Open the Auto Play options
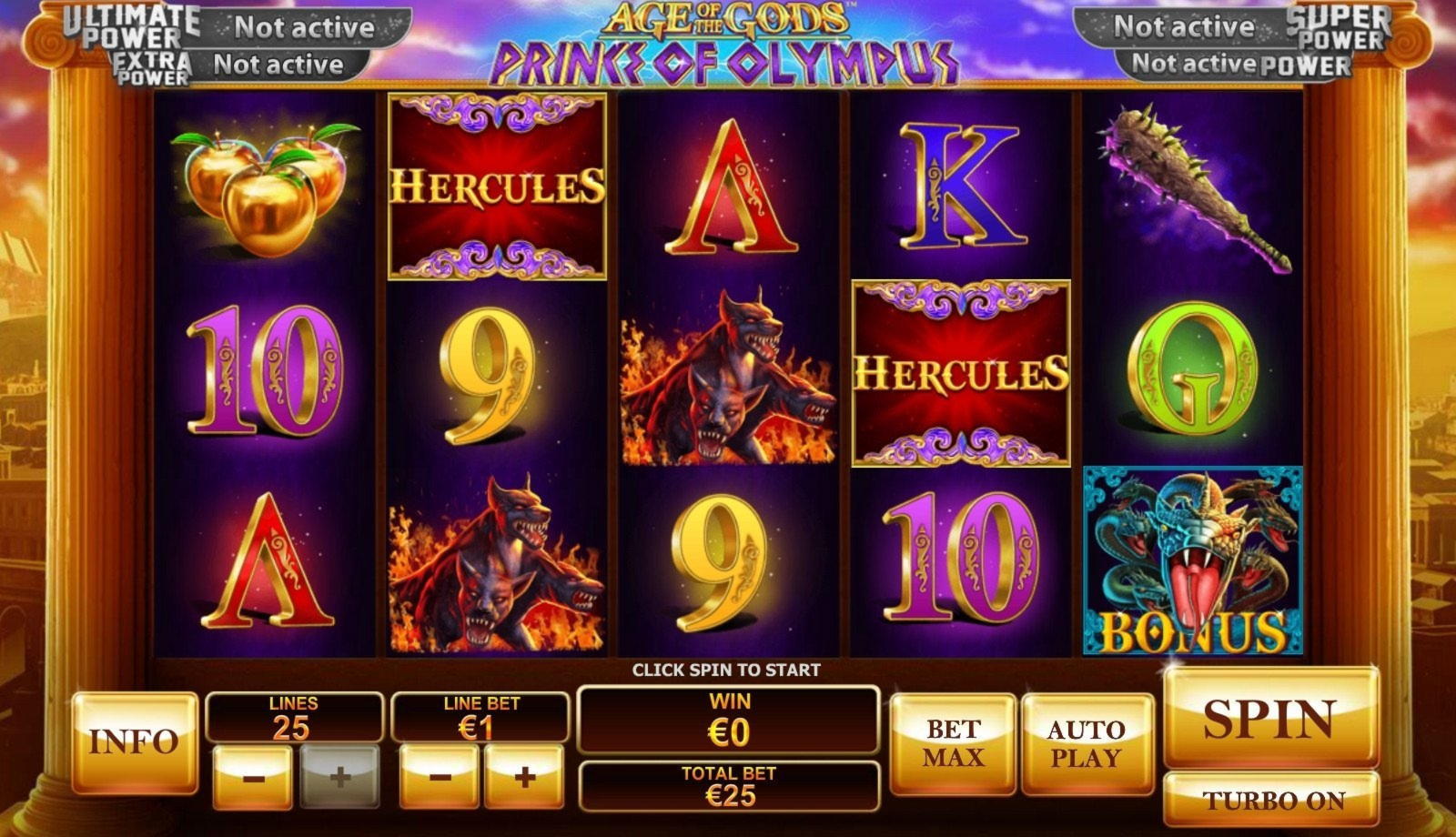1456x837 pixels. click(1087, 743)
